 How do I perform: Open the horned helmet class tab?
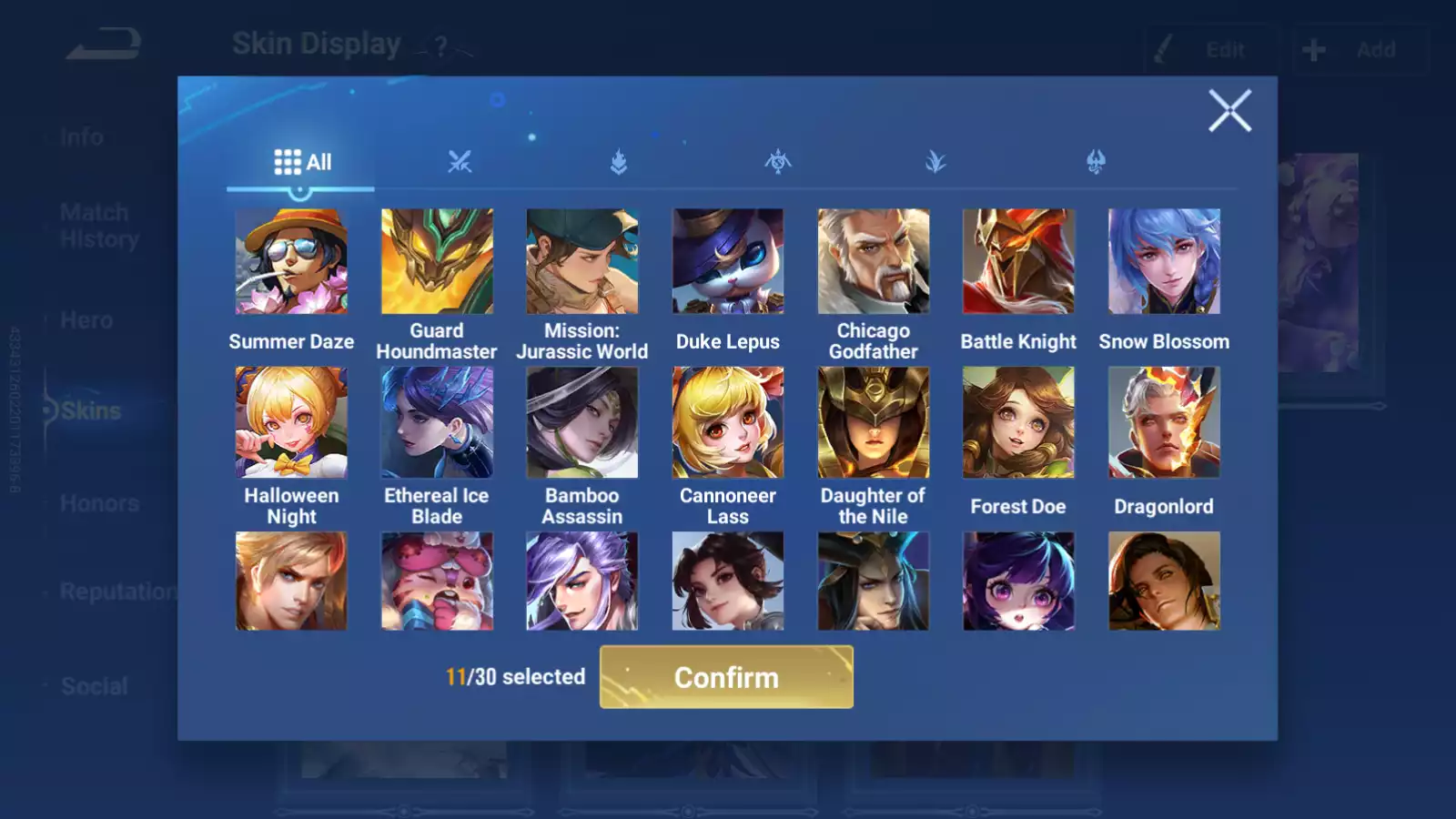(x=1096, y=162)
